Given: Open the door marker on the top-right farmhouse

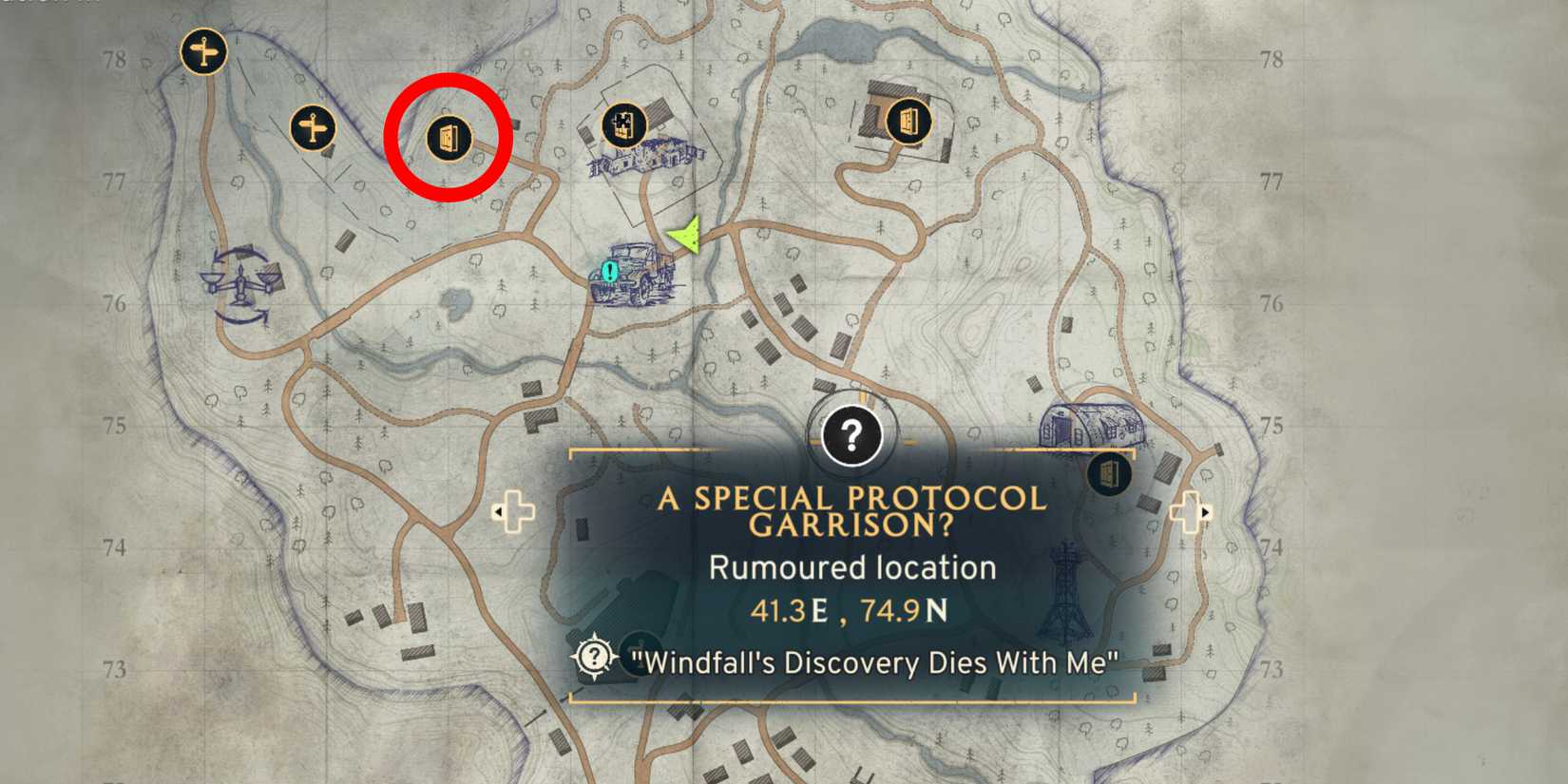Looking at the screenshot, I should (x=908, y=120).
